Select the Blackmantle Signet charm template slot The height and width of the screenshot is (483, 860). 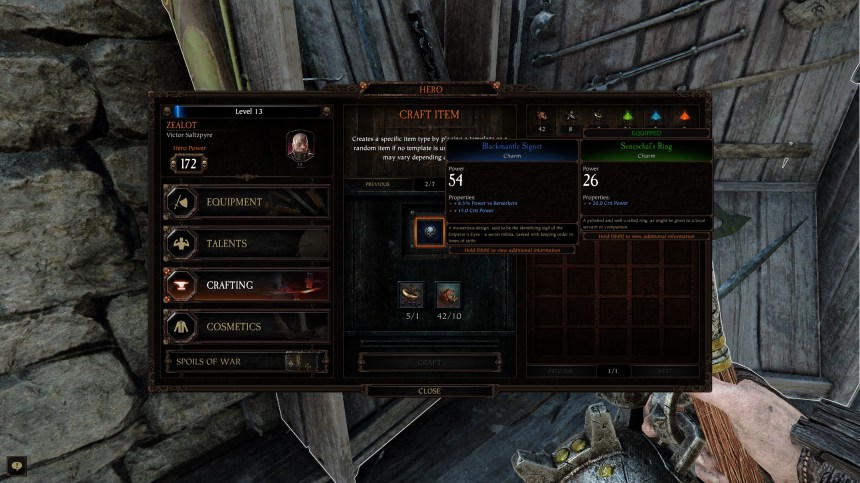(x=429, y=231)
